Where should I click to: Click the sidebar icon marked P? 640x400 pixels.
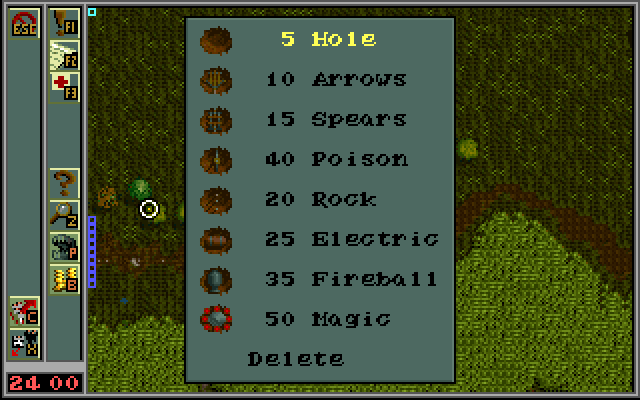coord(65,245)
